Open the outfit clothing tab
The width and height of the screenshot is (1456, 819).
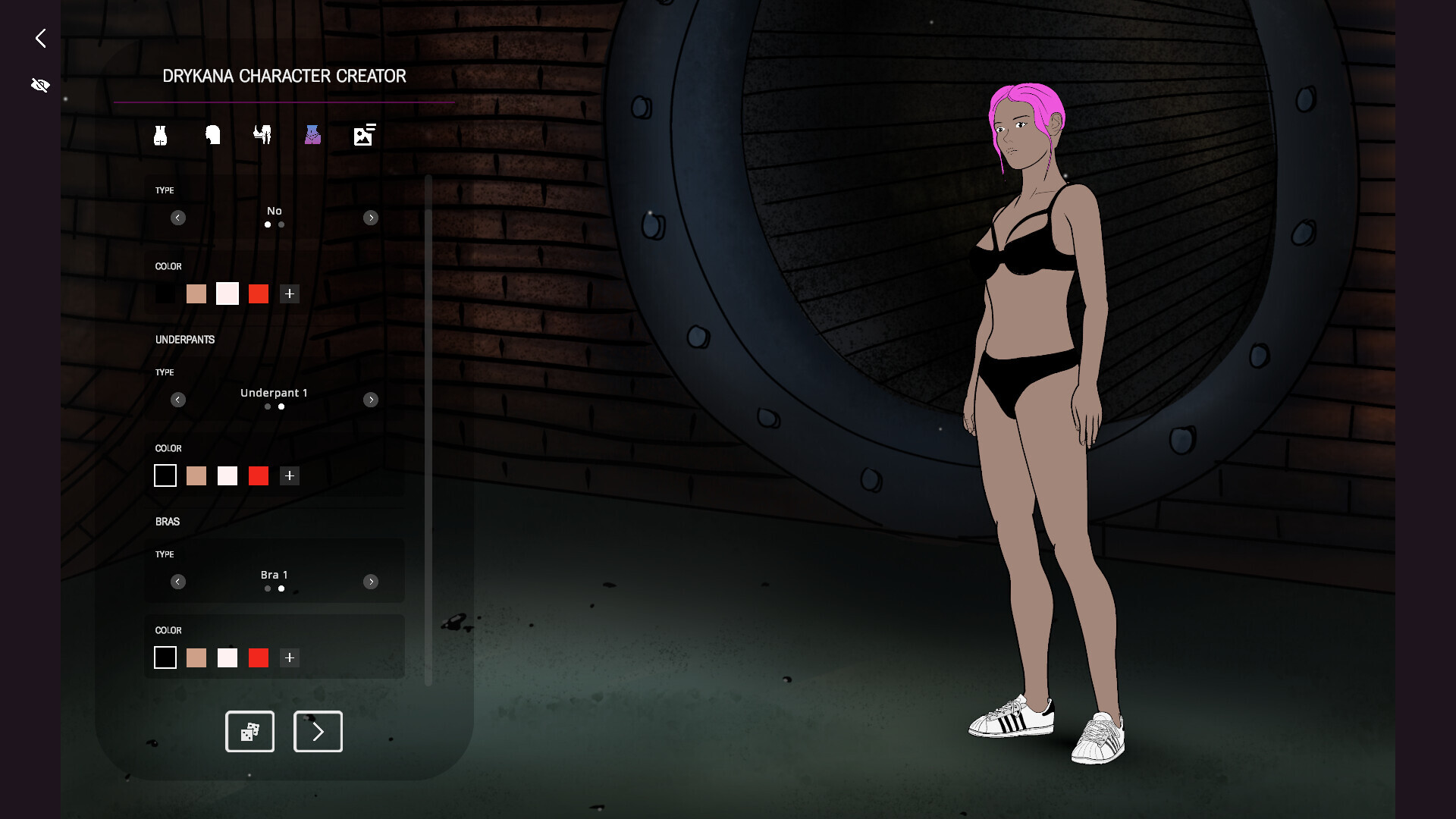(262, 135)
